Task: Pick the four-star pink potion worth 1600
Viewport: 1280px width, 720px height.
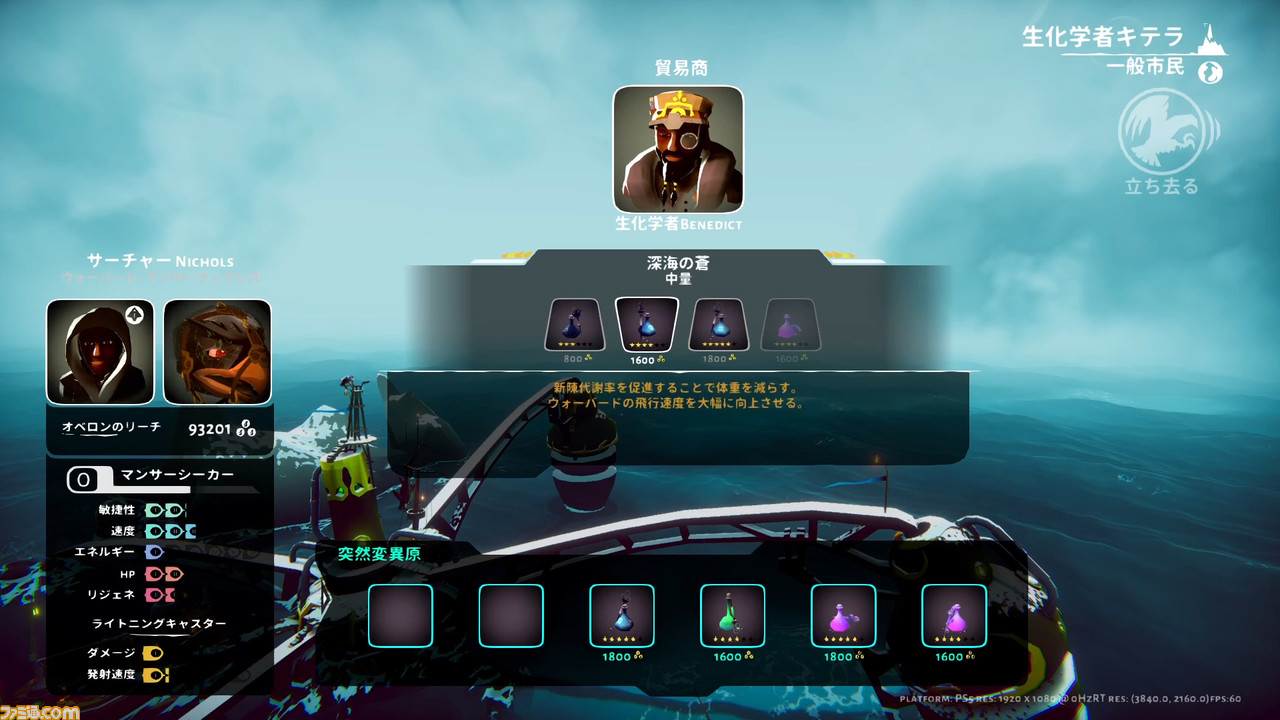Action: (x=954, y=616)
